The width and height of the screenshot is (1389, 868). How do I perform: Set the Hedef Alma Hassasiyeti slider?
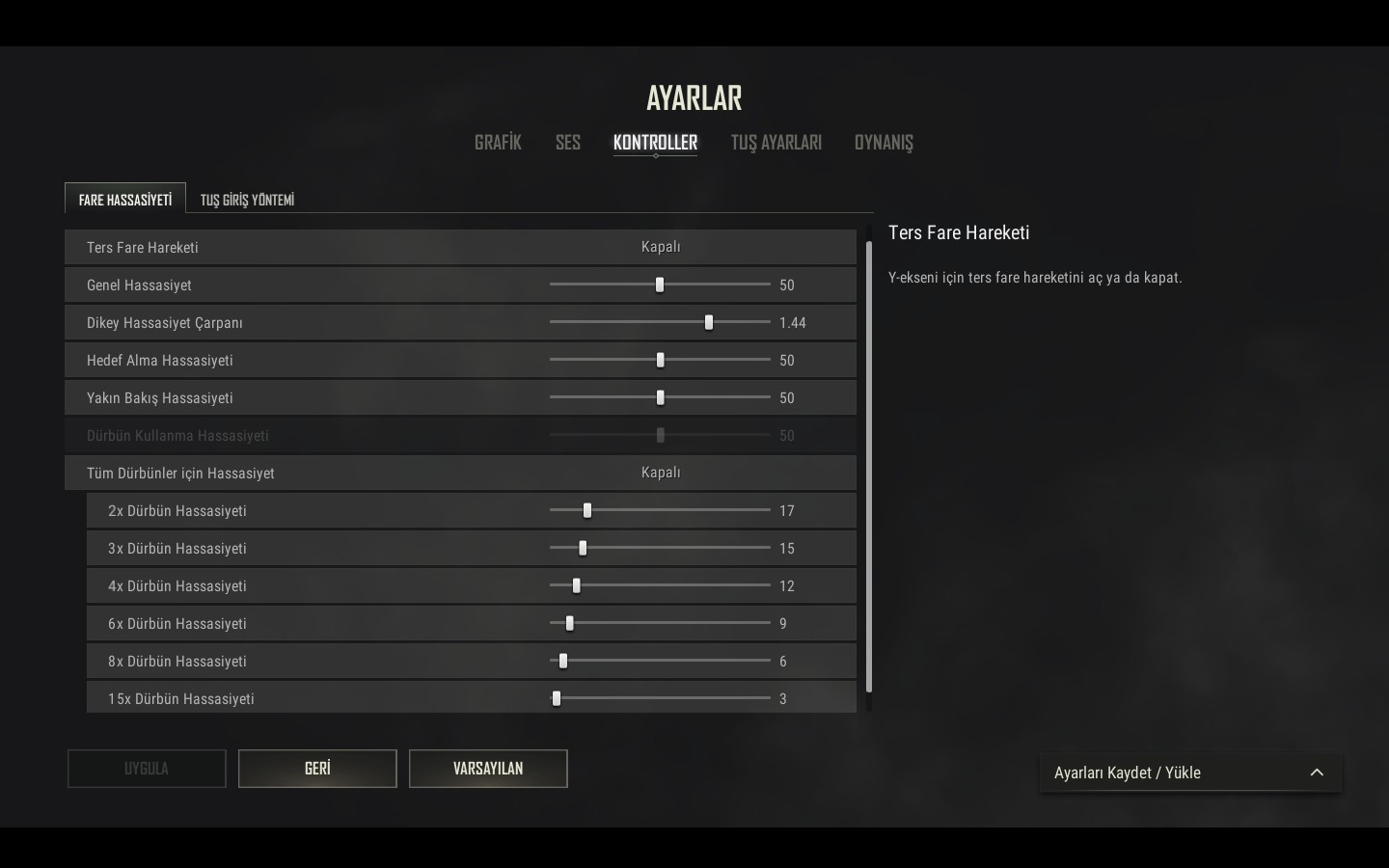pyautogui.click(x=660, y=360)
